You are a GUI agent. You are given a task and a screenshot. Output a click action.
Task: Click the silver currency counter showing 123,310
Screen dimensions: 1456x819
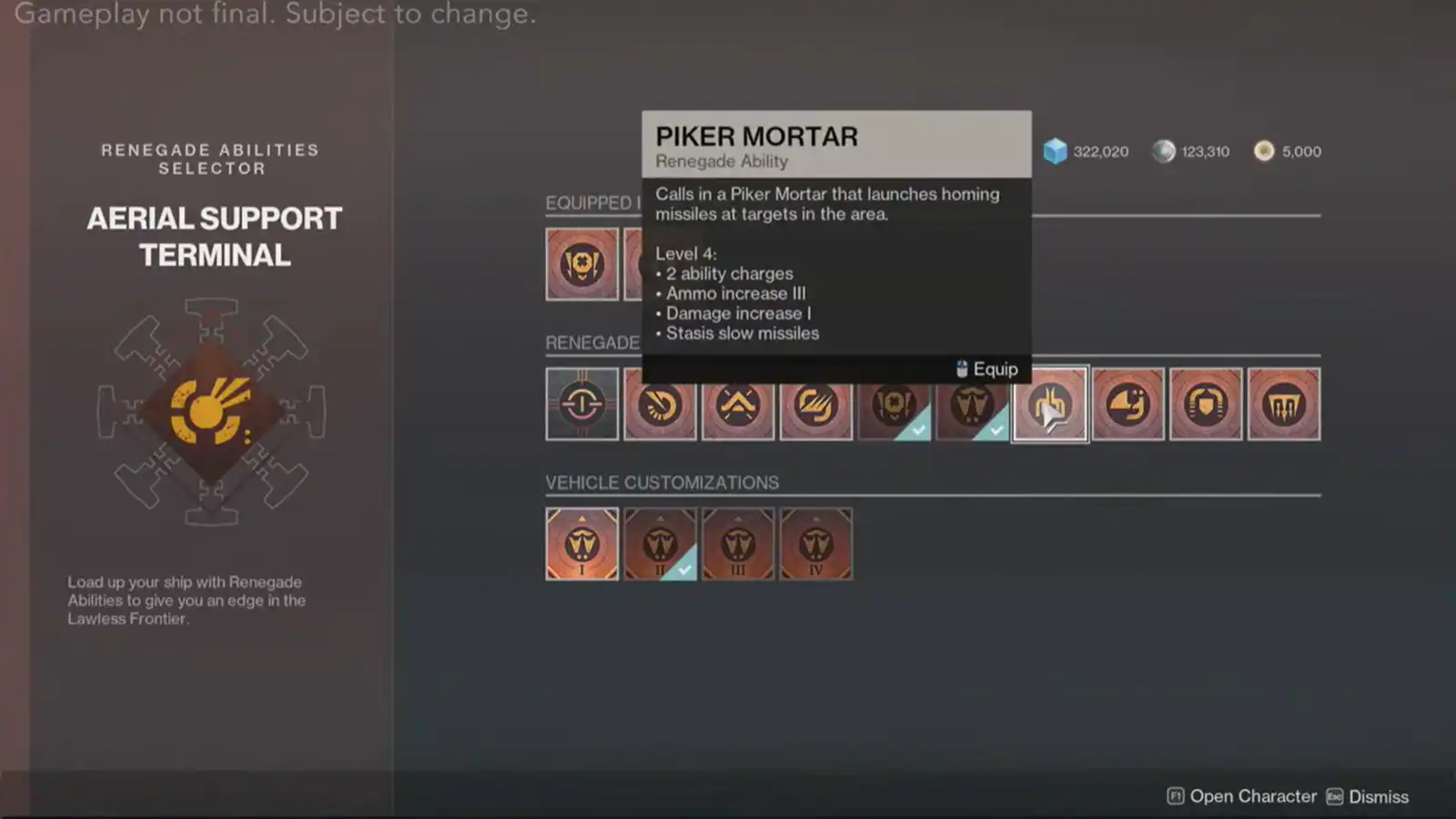[x=1190, y=151]
